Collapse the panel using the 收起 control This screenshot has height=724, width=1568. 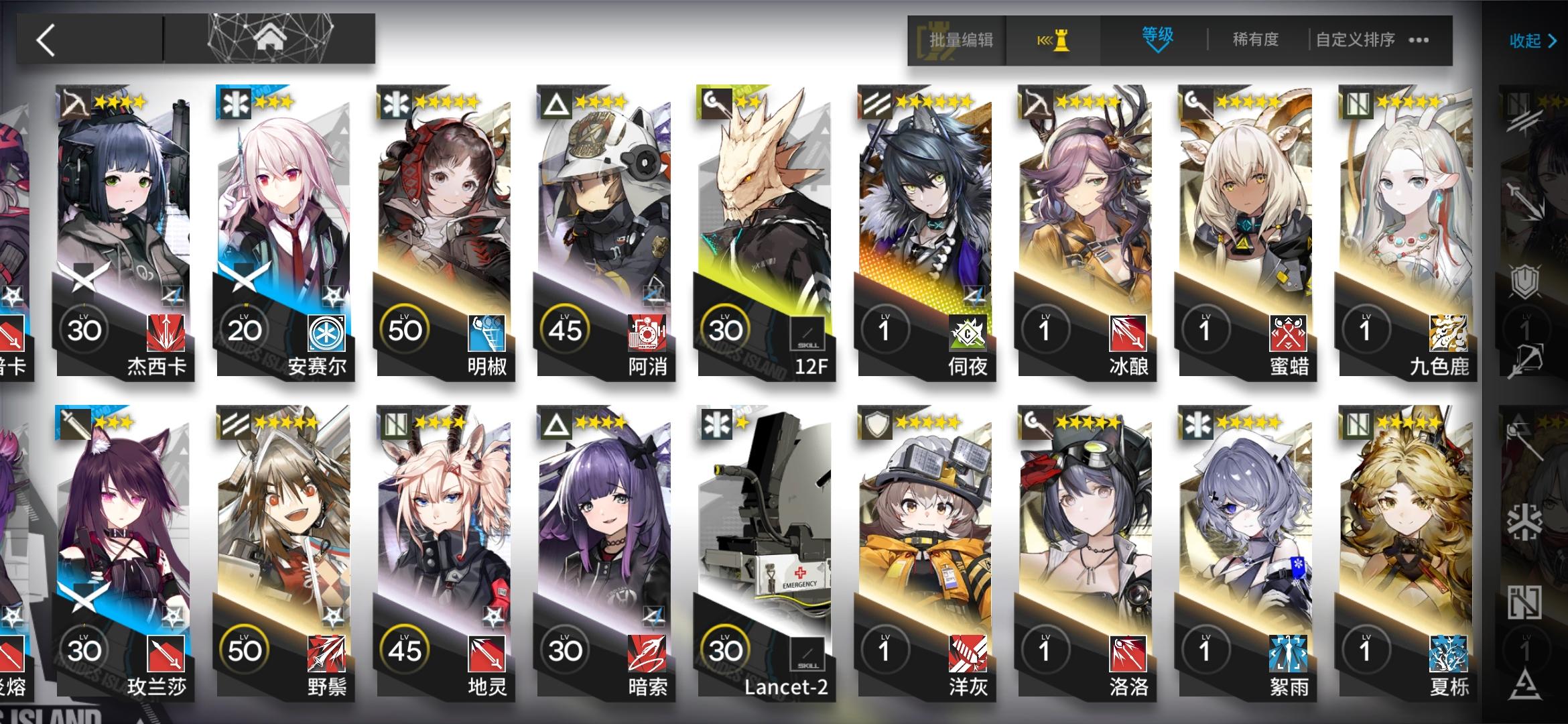click(1530, 40)
